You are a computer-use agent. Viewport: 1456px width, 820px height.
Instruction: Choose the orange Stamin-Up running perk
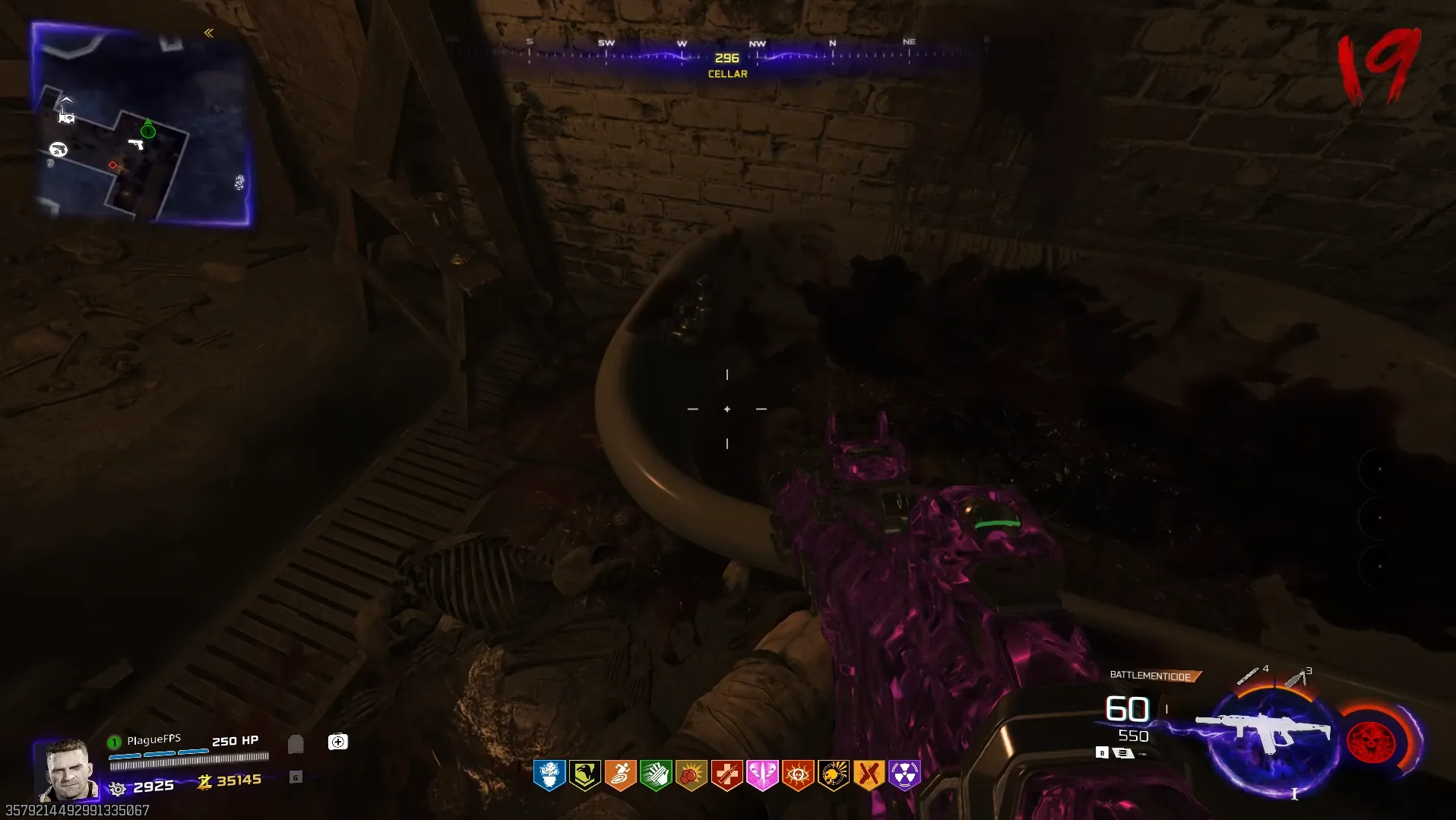pos(620,775)
